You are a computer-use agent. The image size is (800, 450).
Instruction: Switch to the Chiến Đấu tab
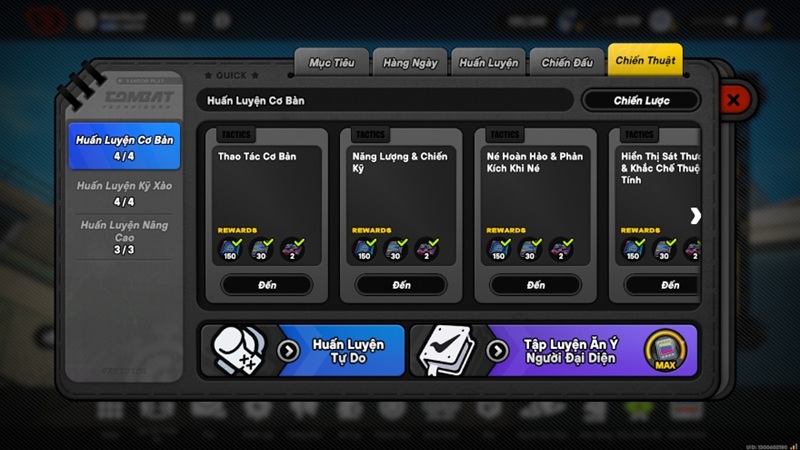567,63
